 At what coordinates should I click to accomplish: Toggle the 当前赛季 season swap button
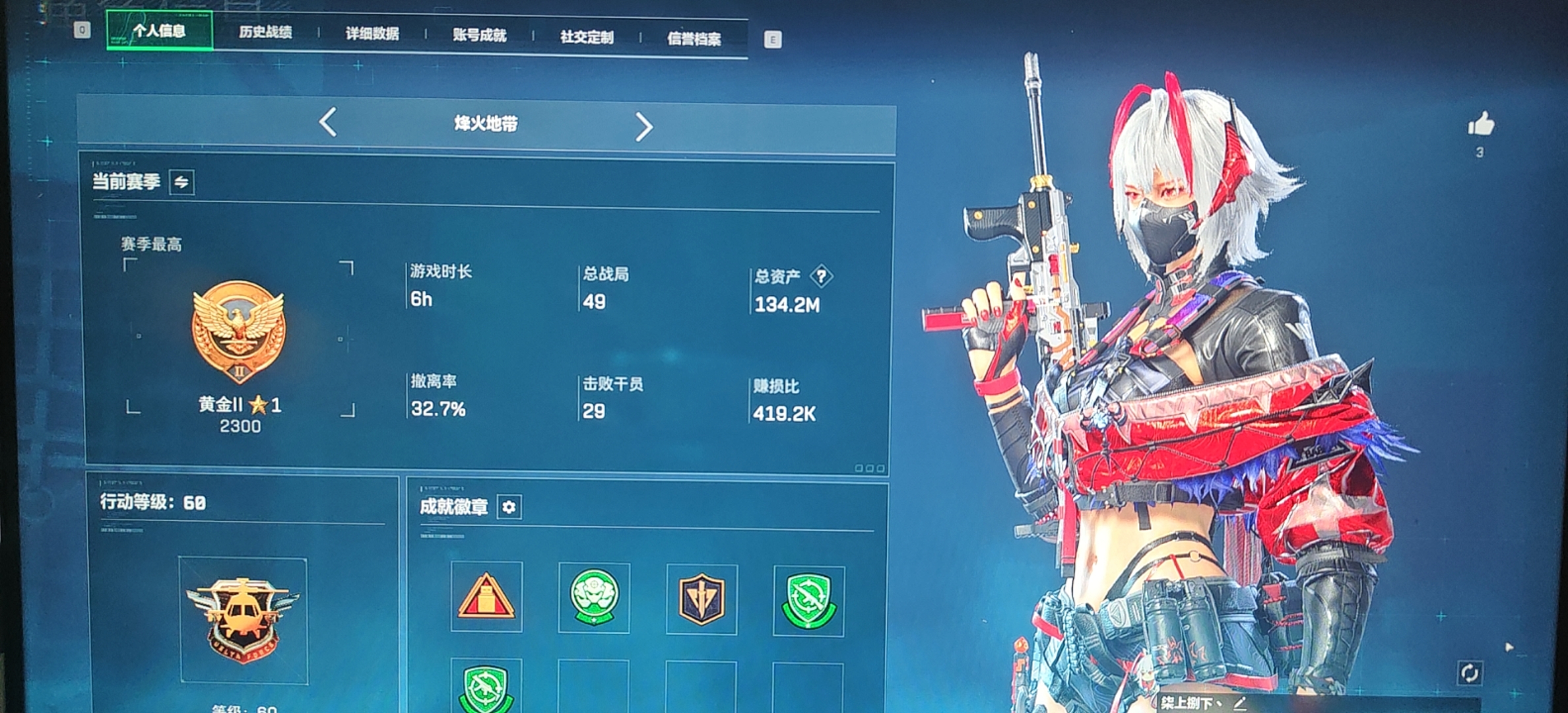(181, 182)
